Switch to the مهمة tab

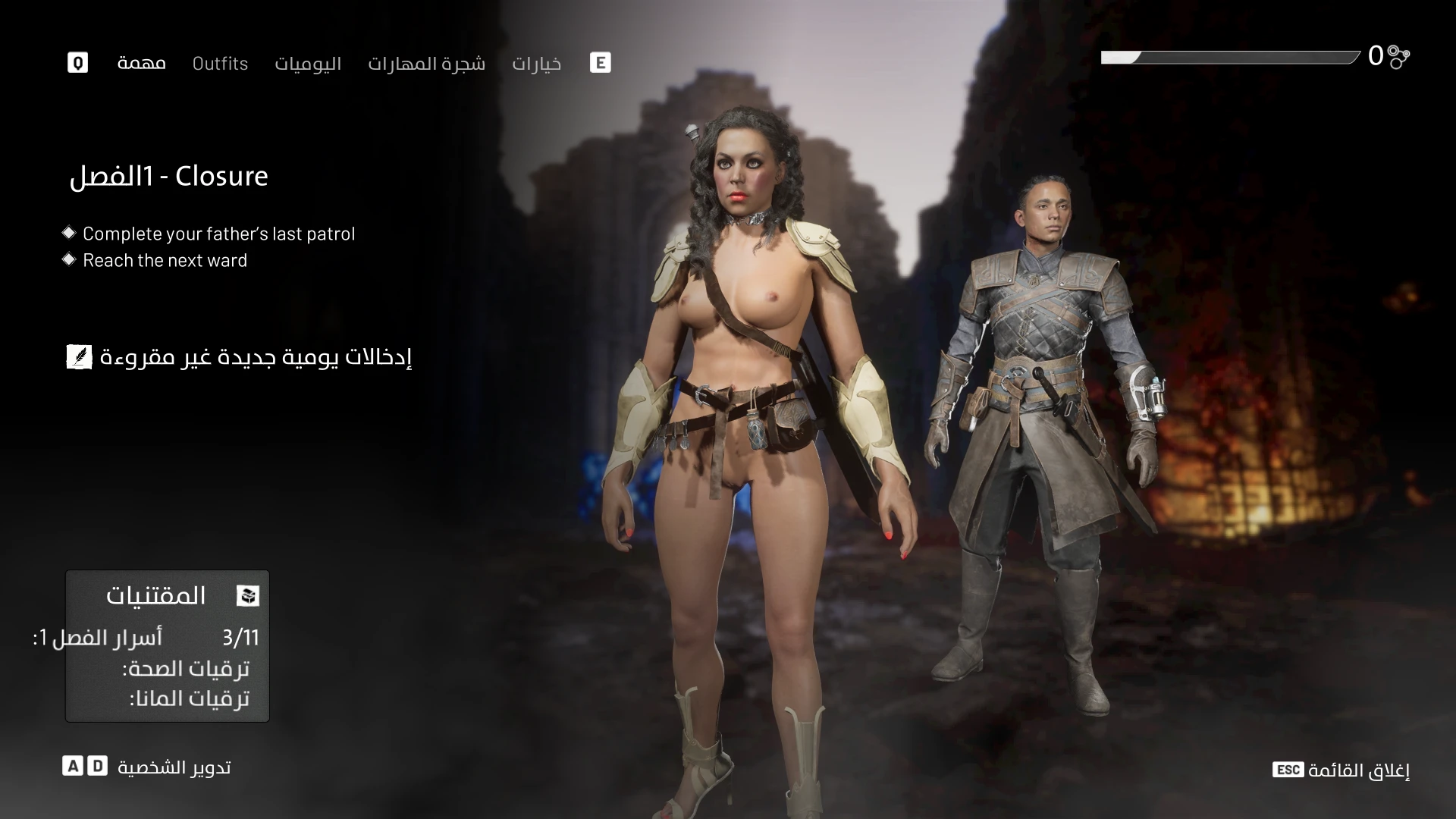[x=141, y=63]
